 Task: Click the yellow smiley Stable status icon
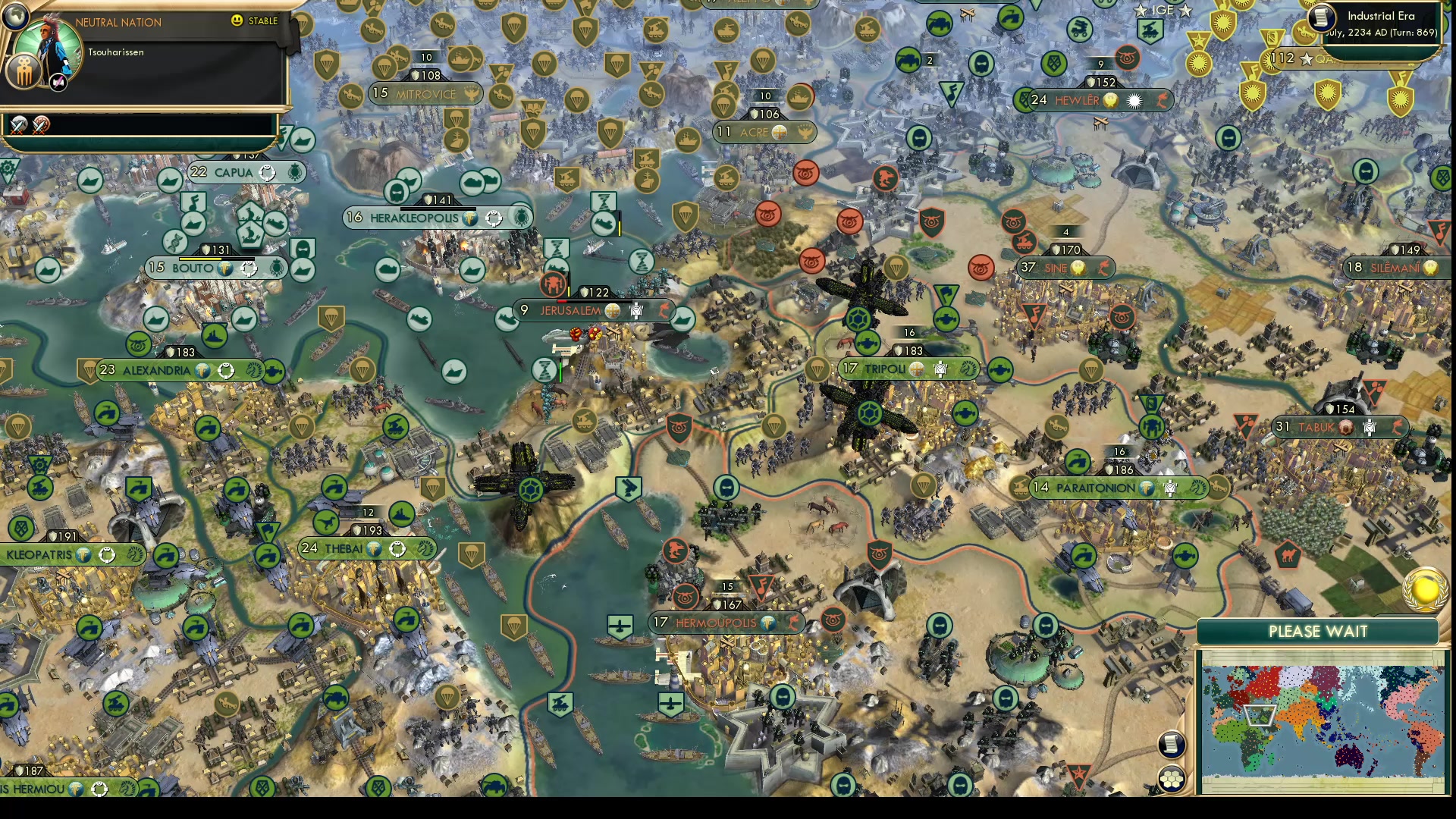click(x=237, y=21)
